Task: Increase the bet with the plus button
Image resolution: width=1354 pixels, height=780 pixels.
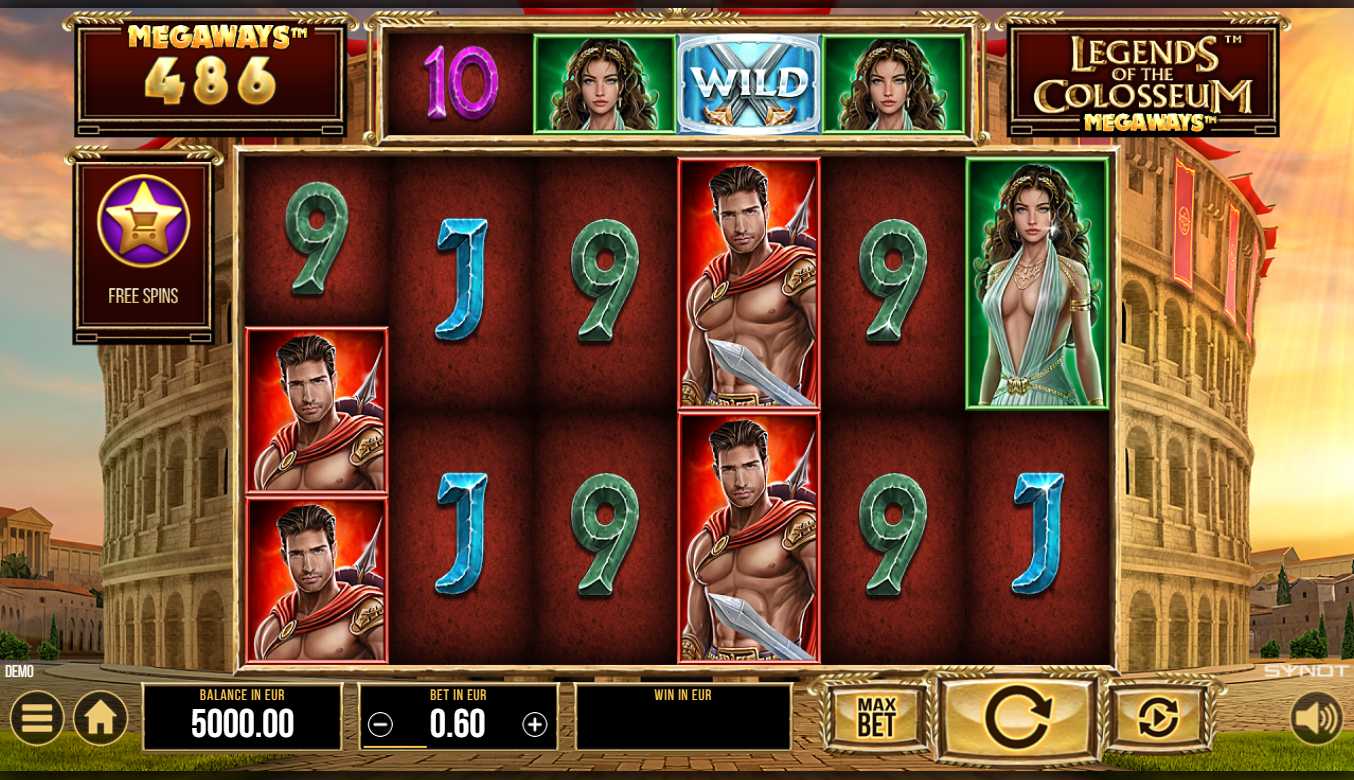Action: point(535,725)
